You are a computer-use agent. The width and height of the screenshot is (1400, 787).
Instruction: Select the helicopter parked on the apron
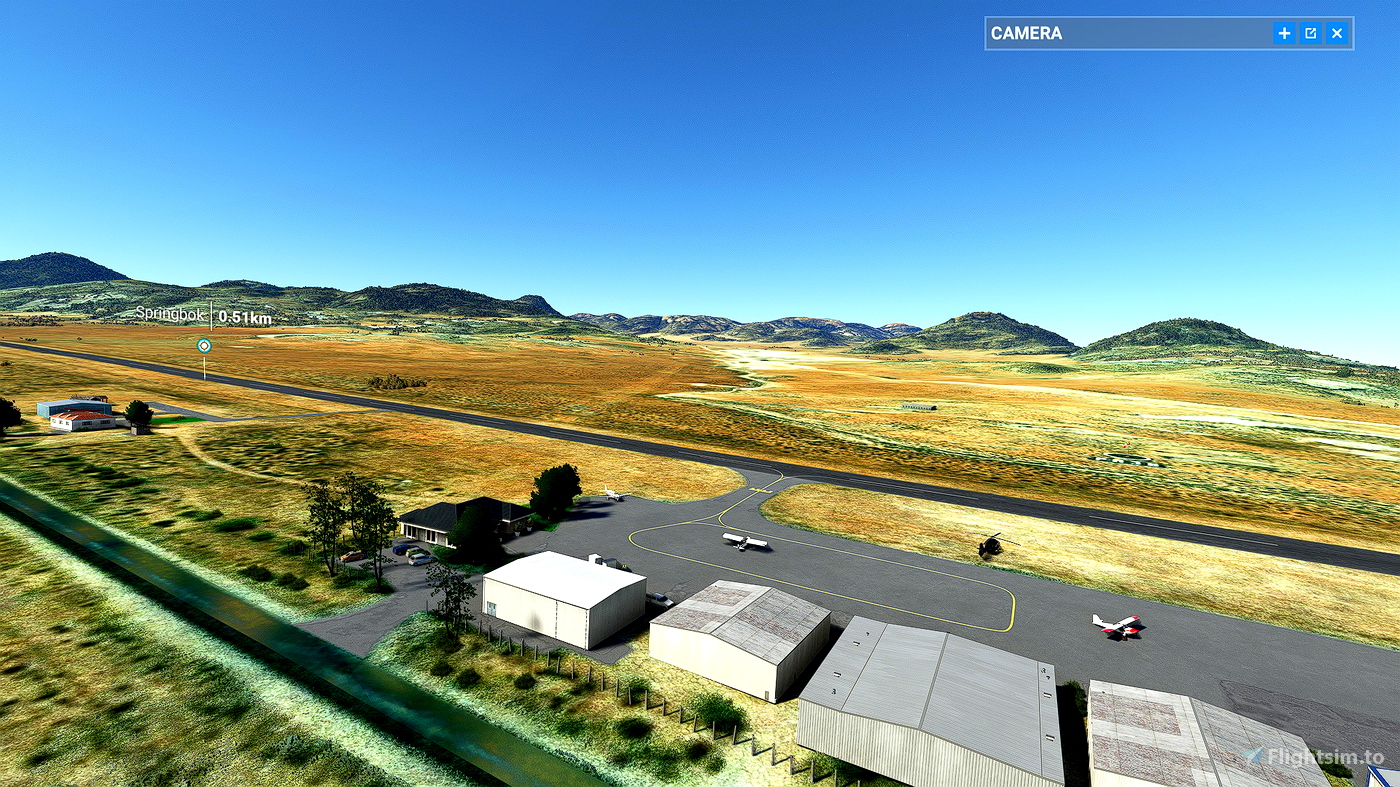click(990, 546)
